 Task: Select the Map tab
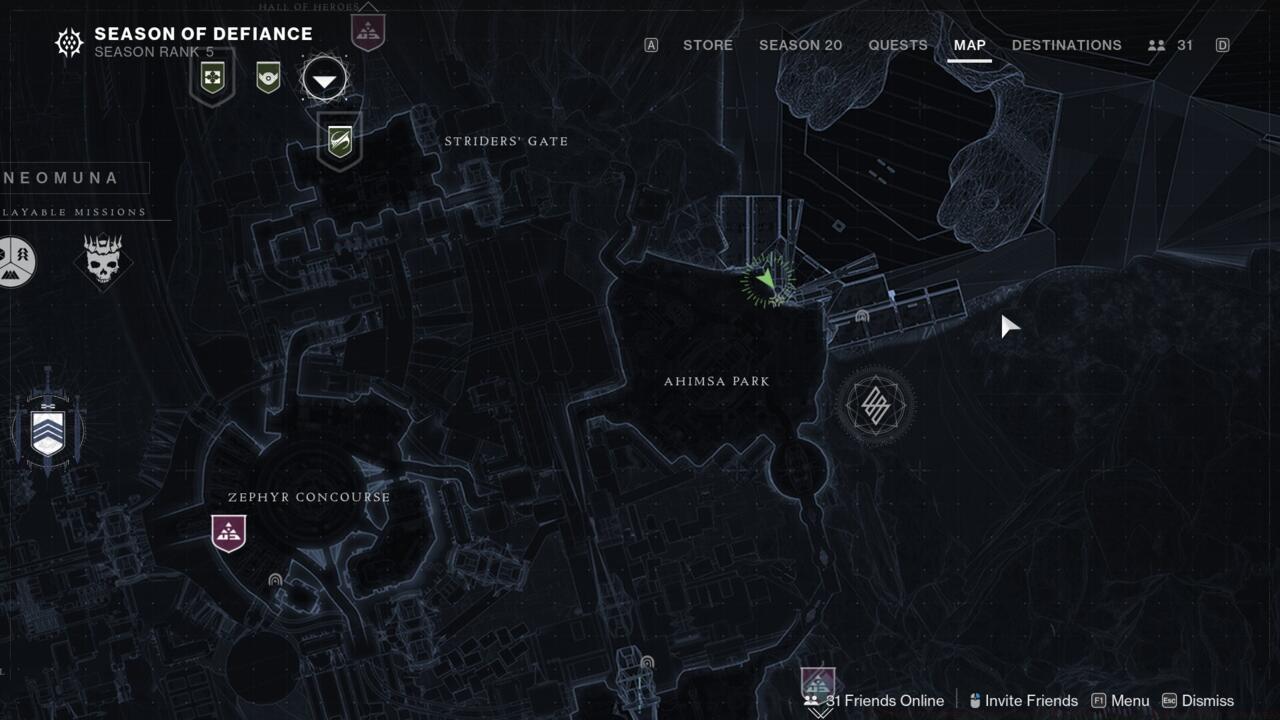coord(969,45)
